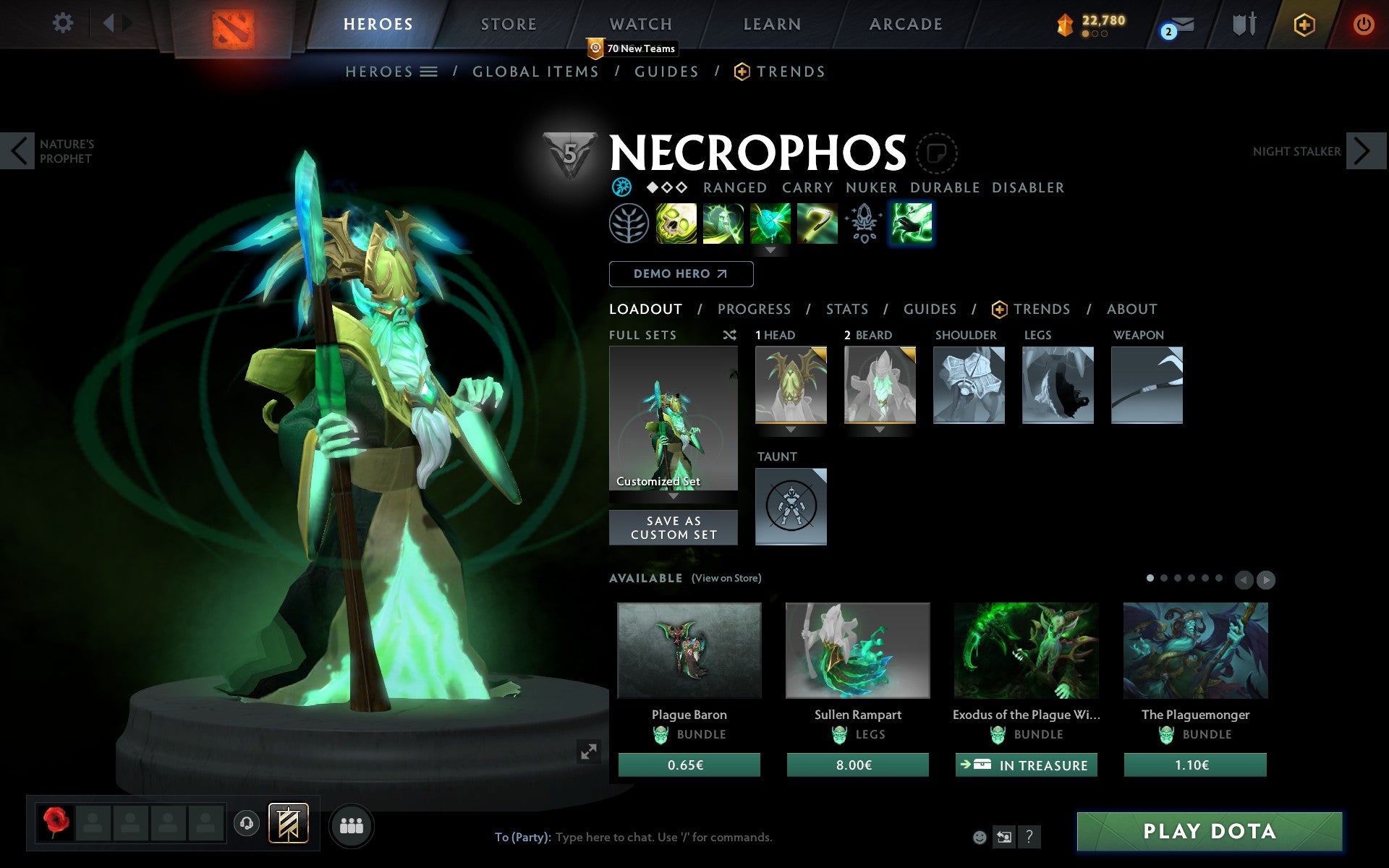This screenshot has height=868, width=1389.
Task: Expand the BEARD item slot dropdown arrow
Action: 880,429
